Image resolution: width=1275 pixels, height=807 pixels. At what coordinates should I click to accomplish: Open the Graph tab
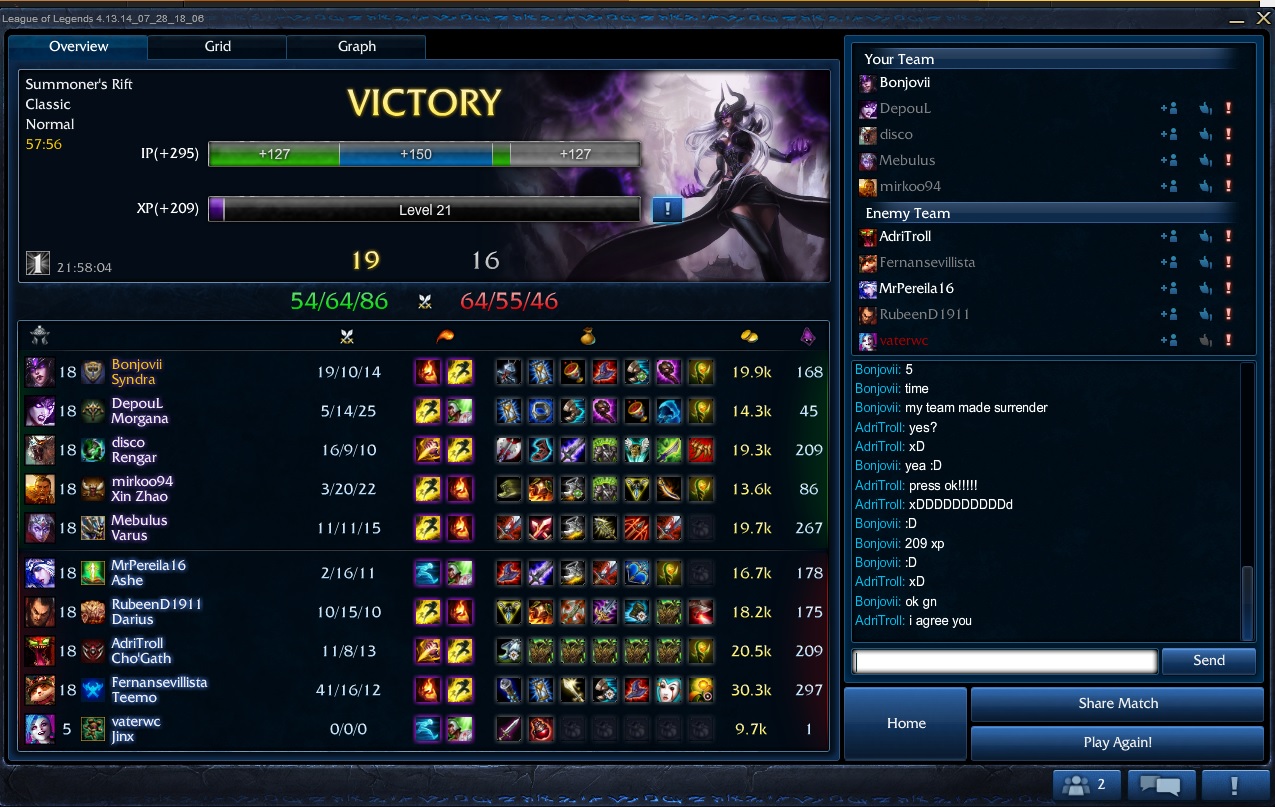[356, 46]
